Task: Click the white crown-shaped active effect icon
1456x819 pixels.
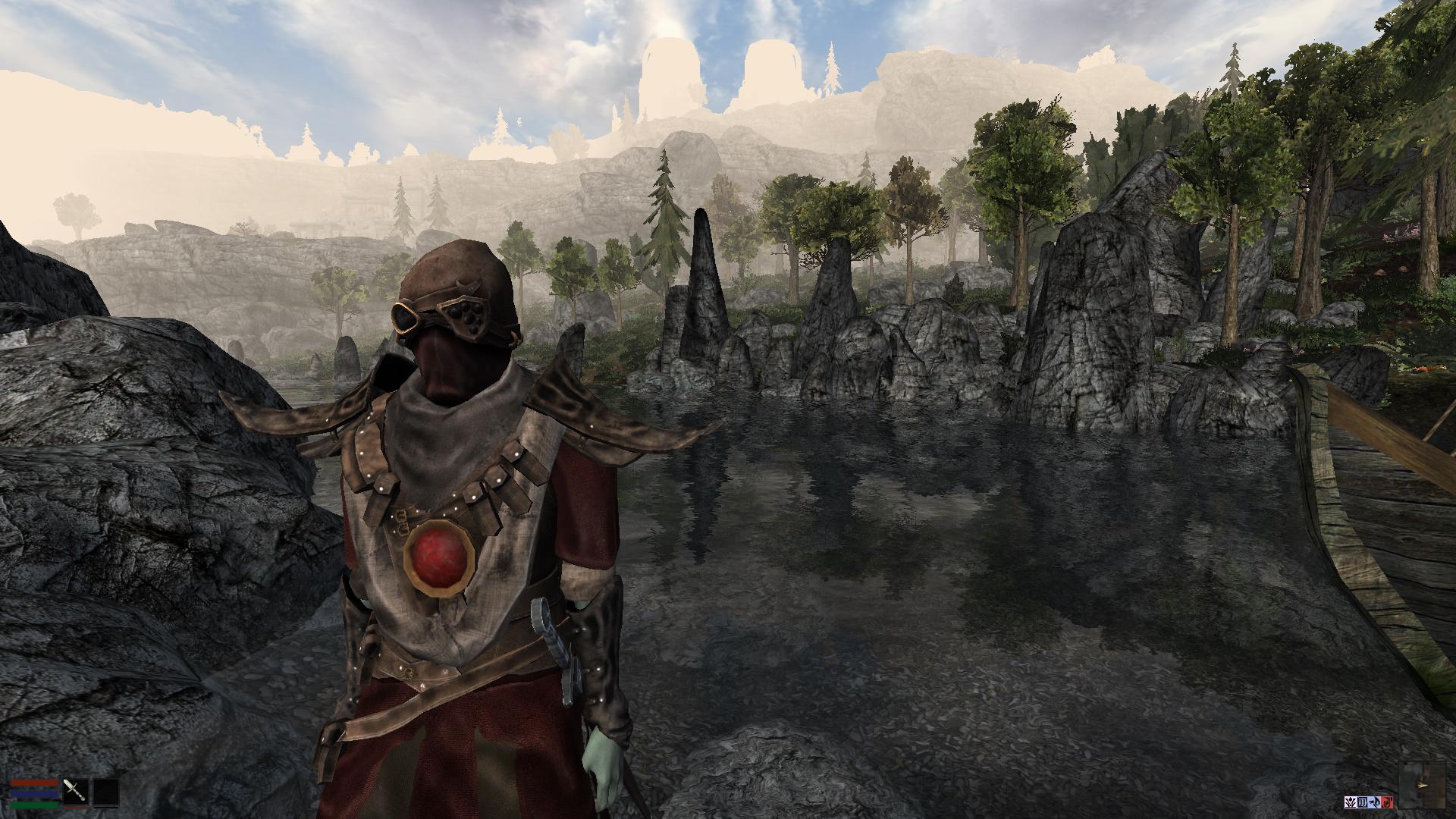Action: pos(1352,801)
